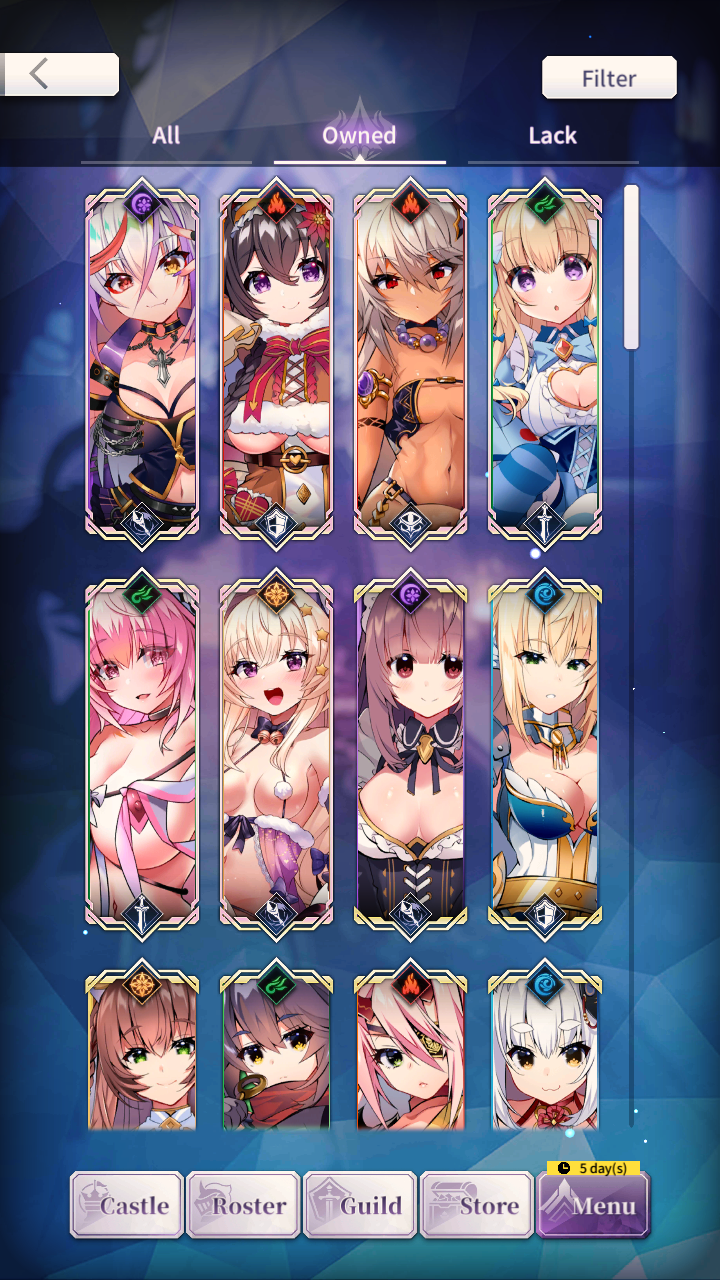Select the blonde card with star hair clips

click(276, 755)
